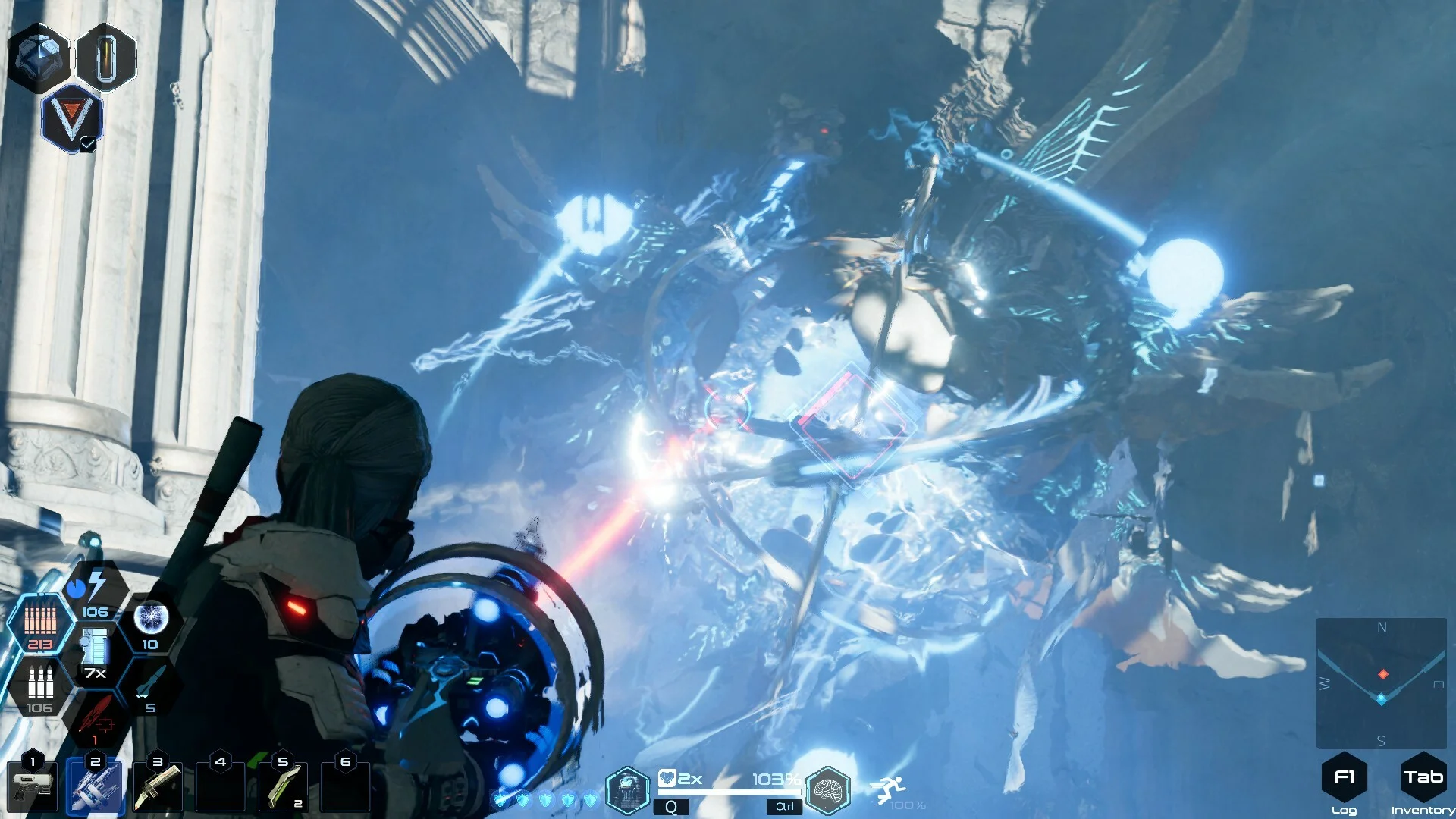This screenshot has height=819, width=1456.
Task: Activate the helmet ability hexagon
Action: tap(627, 791)
